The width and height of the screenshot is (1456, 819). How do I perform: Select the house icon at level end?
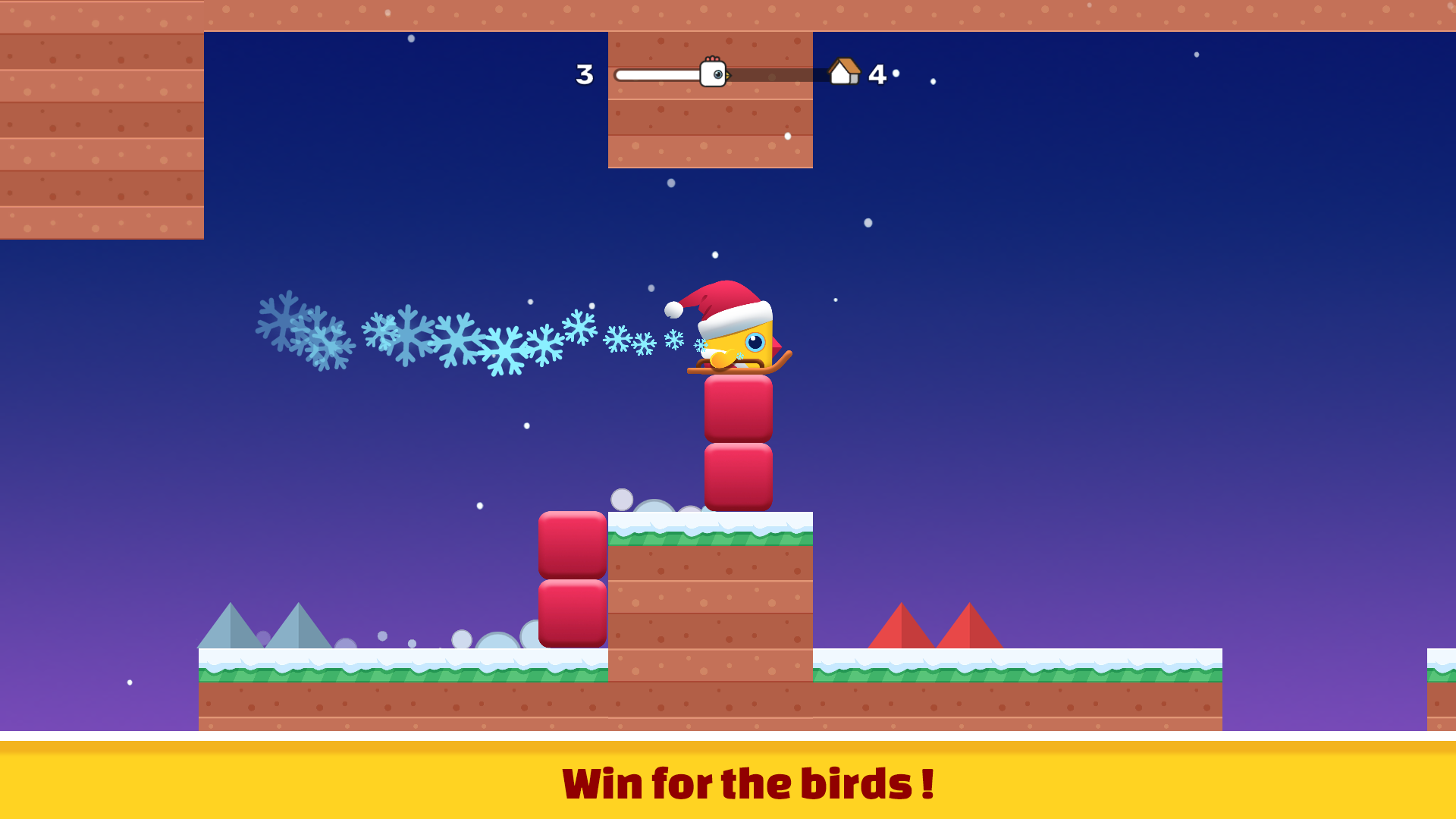coord(844,71)
